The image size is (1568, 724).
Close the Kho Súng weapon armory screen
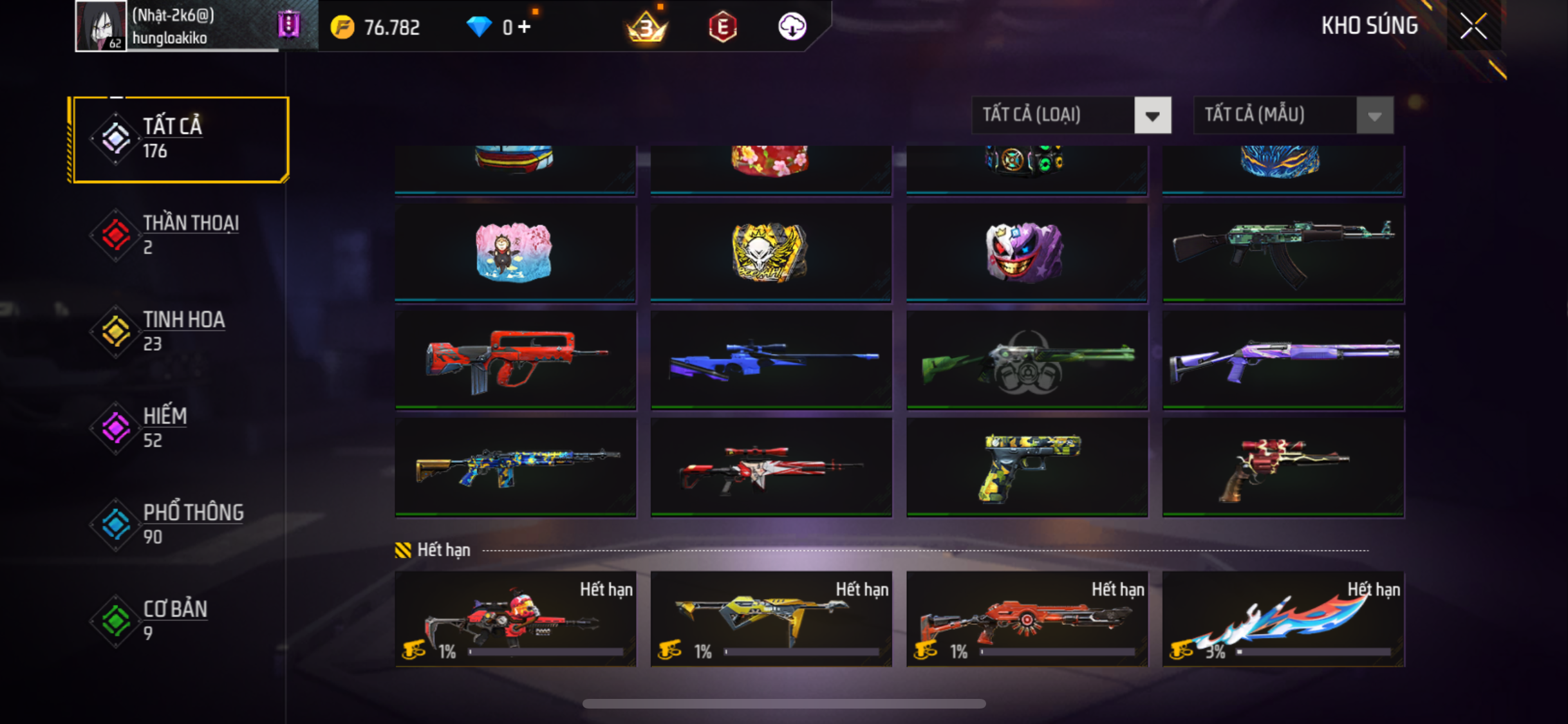point(1473,26)
